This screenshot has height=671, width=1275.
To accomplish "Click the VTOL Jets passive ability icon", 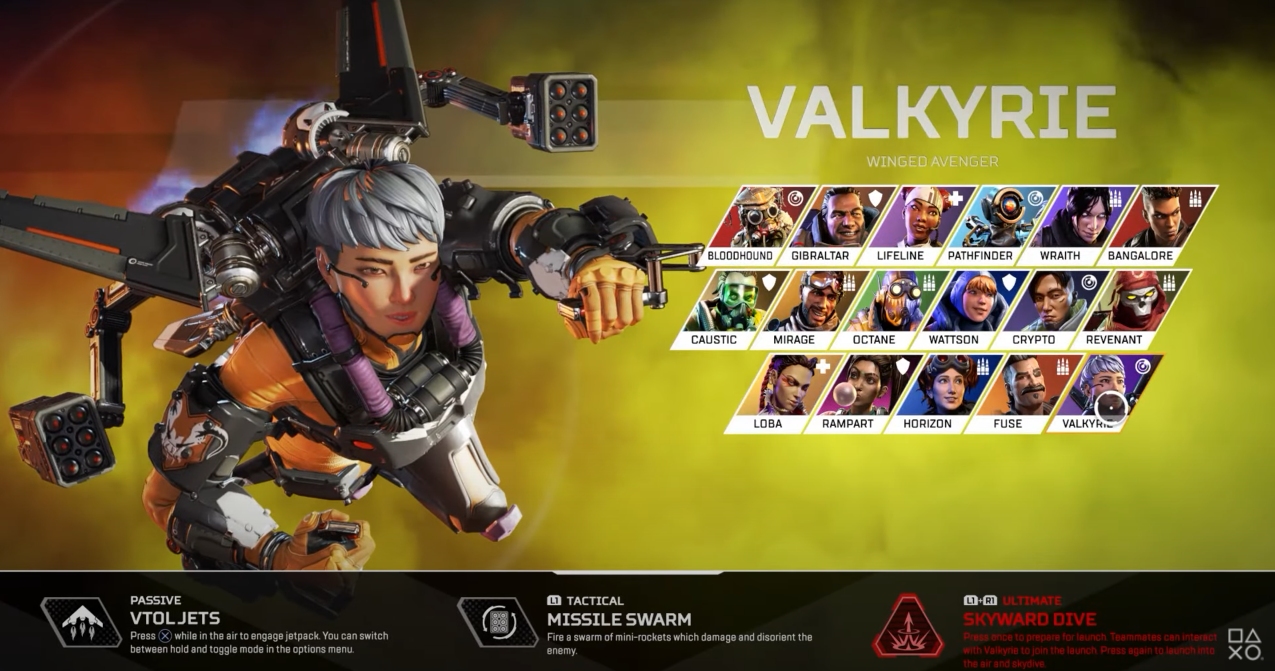I will coord(81,622).
